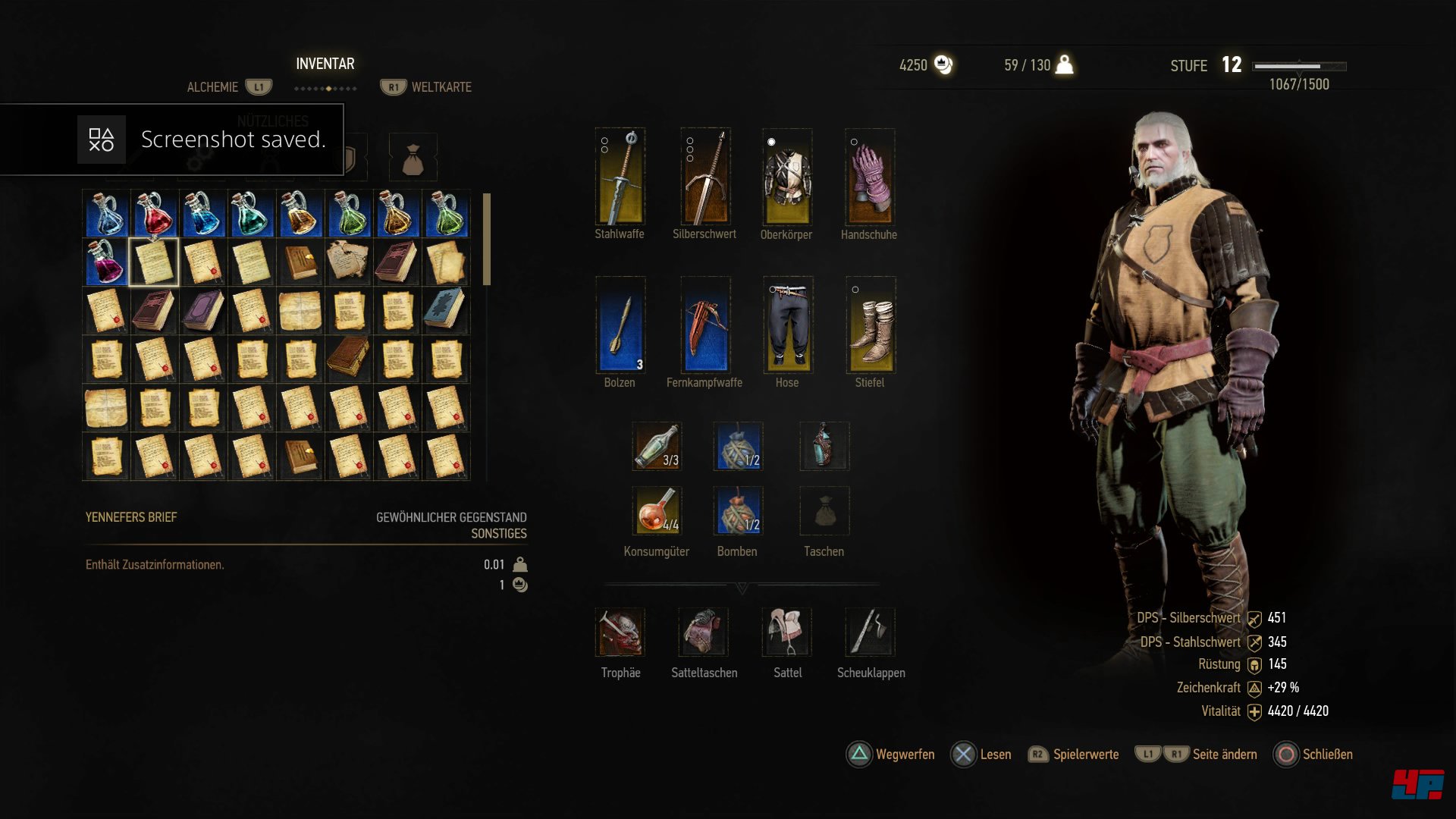Select the magenta potion in inventory grid
Viewport: 1456px width, 819px height.
(x=106, y=262)
